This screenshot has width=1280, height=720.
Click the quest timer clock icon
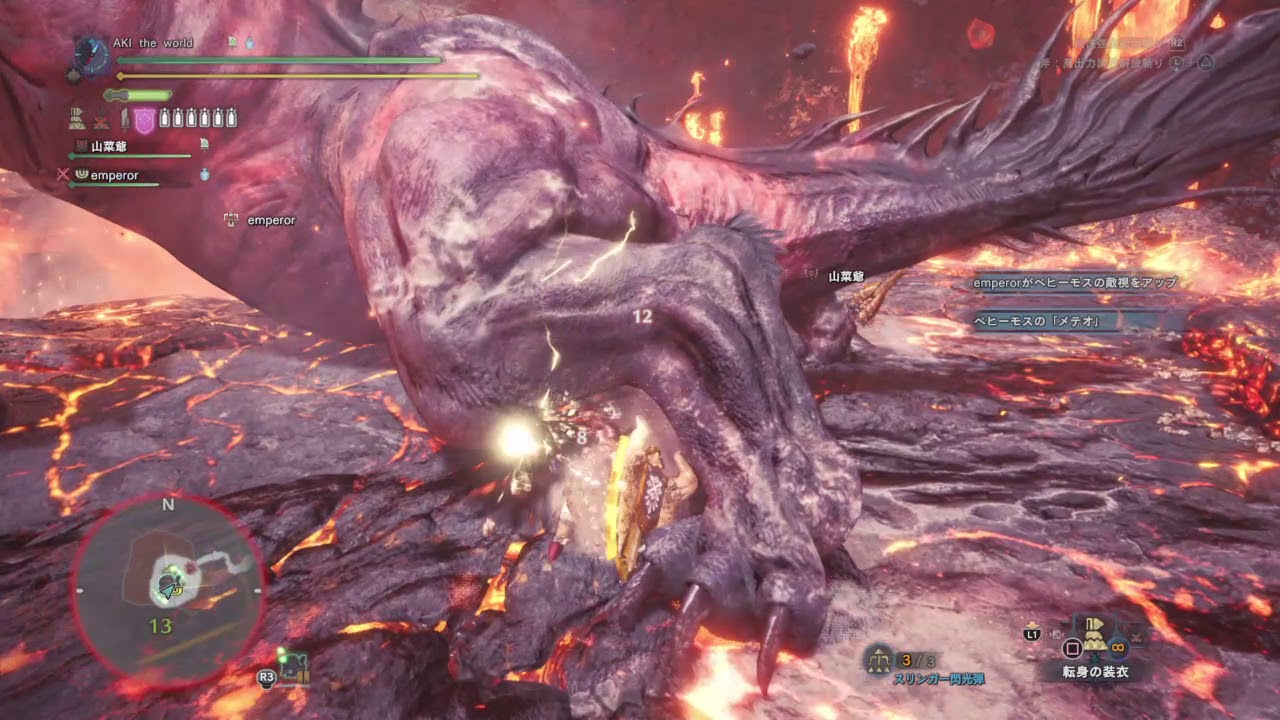pos(91,55)
